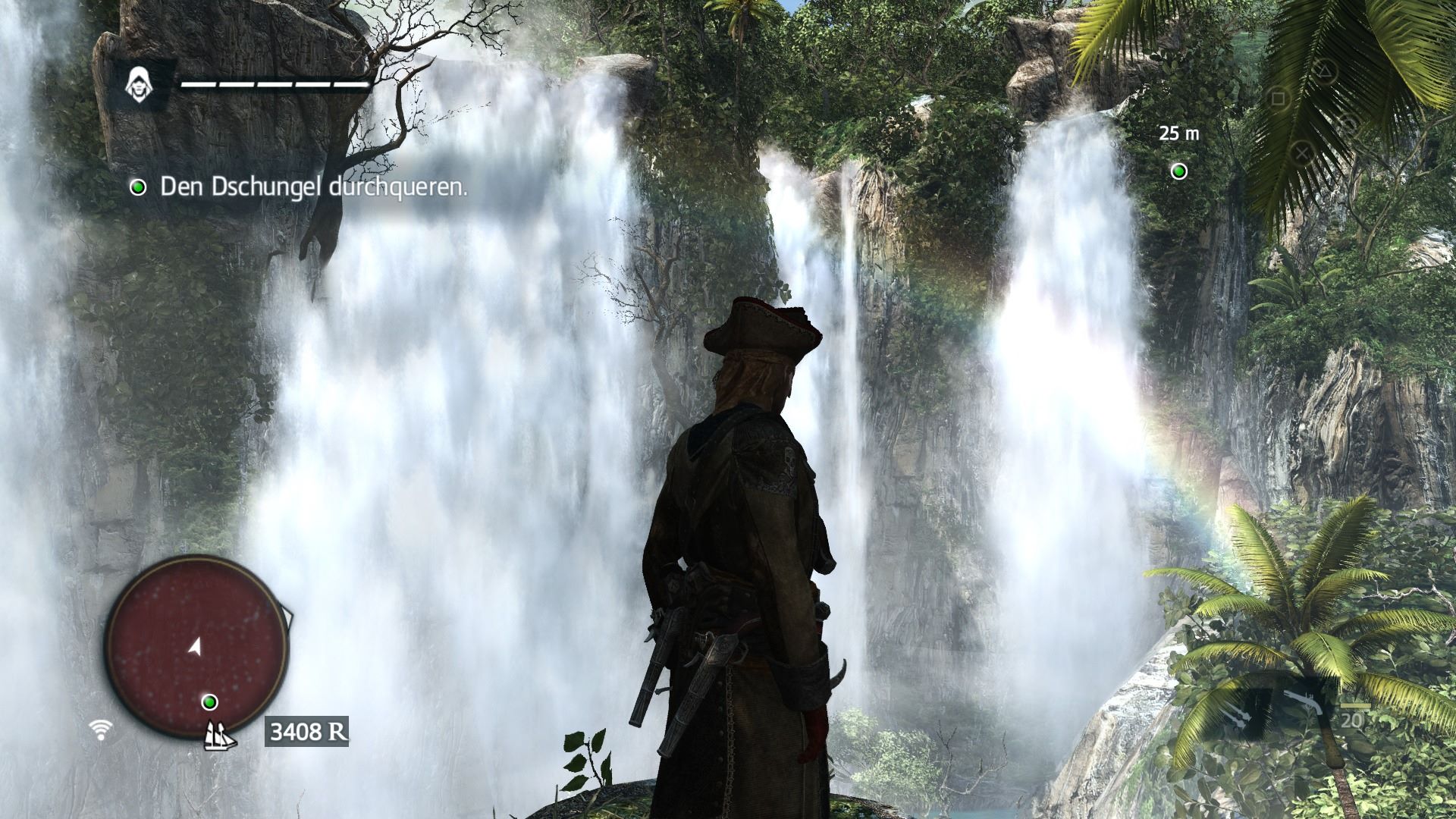Click the Wi-Fi connection status icon
The height and width of the screenshot is (819, 1456).
click(100, 730)
